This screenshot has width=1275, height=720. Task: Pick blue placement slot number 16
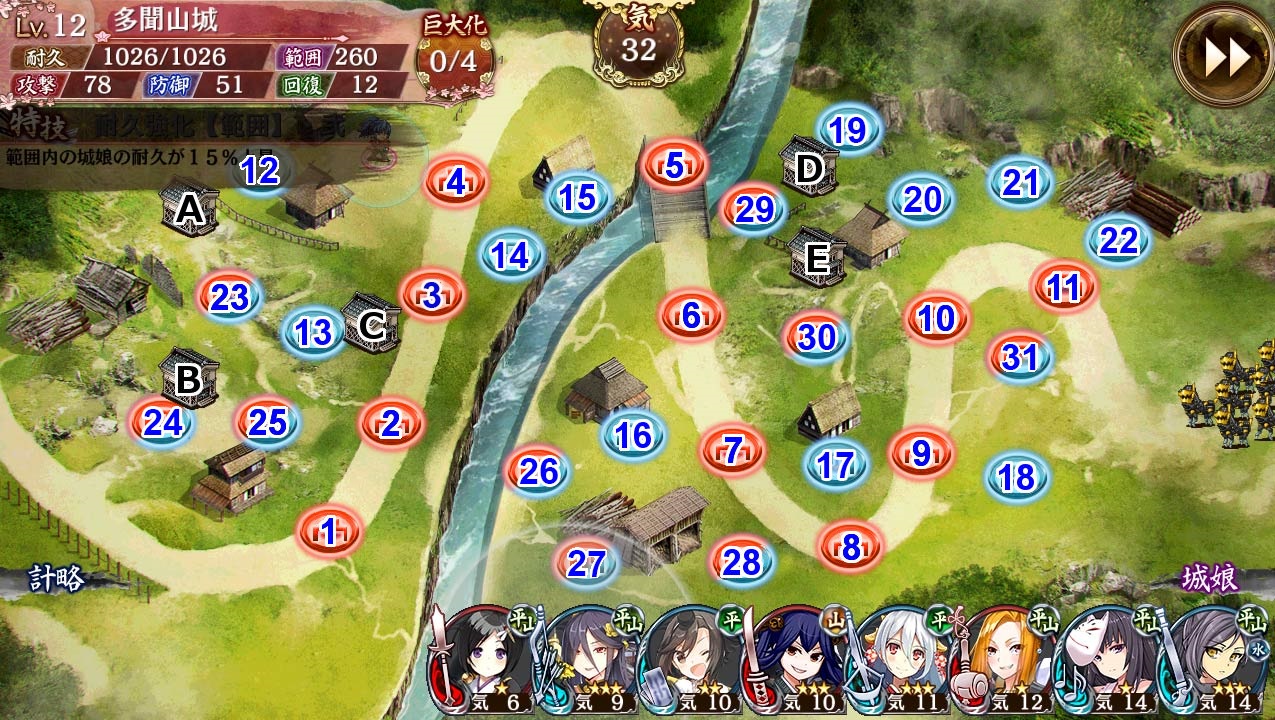coord(633,435)
